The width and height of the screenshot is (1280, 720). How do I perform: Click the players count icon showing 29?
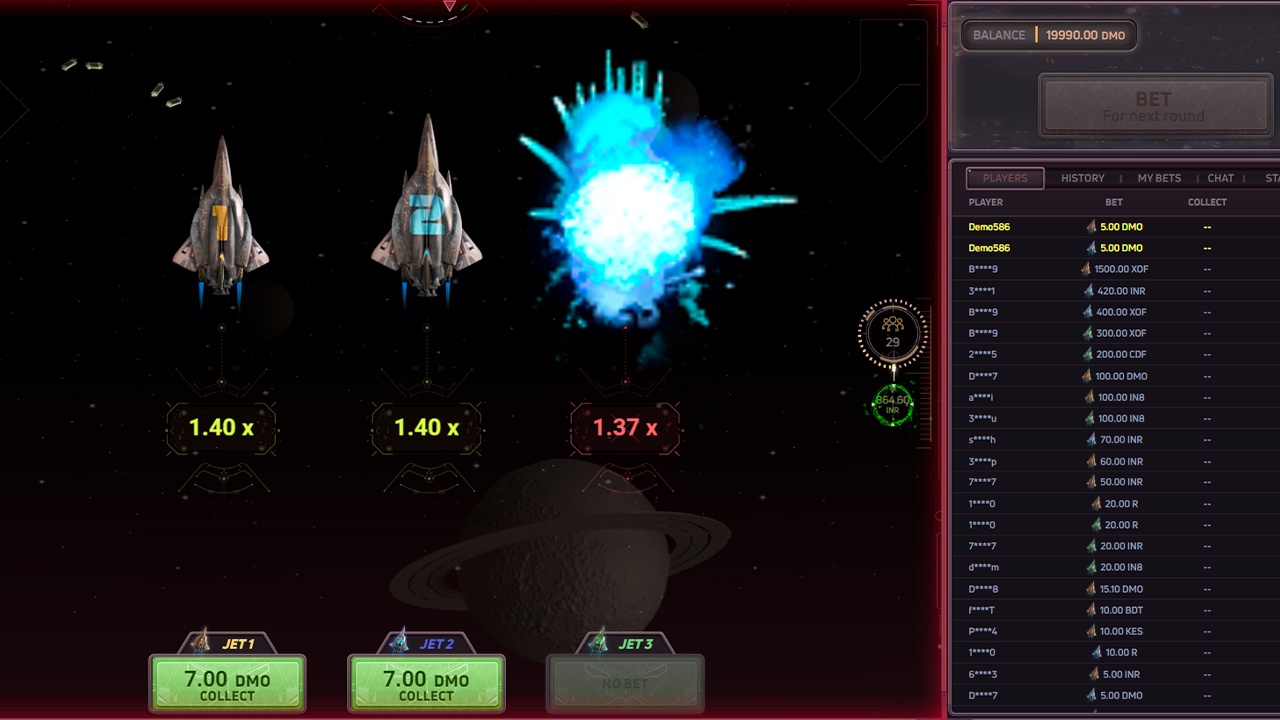coord(893,333)
